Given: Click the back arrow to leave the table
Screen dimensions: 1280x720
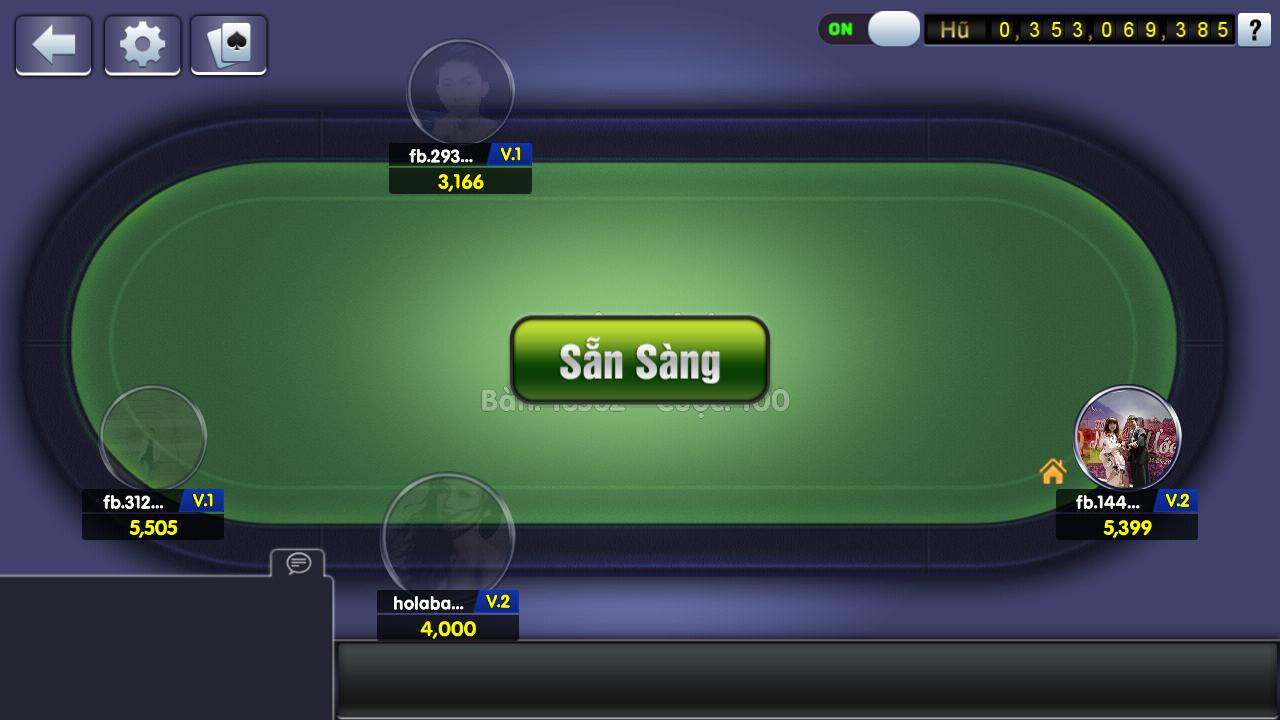Looking at the screenshot, I should [x=53, y=44].
